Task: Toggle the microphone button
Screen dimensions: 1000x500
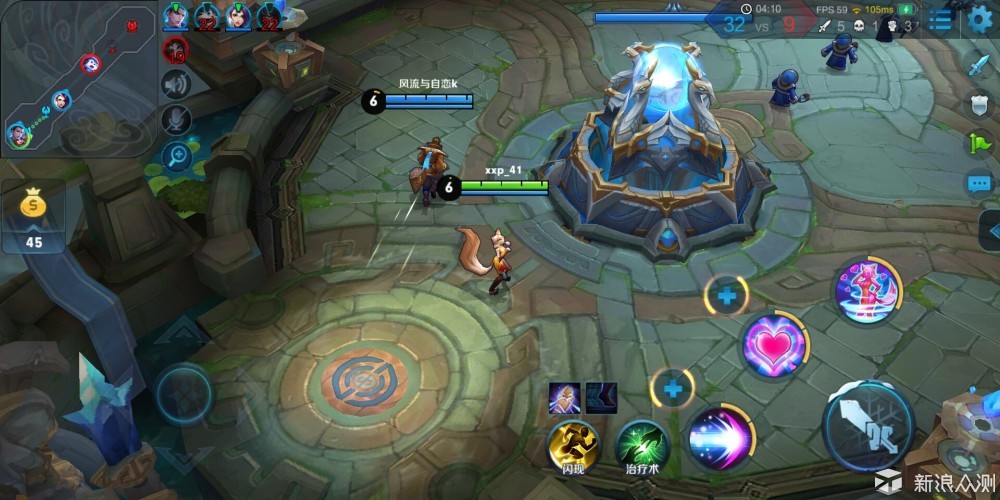Action: point(177,120)
